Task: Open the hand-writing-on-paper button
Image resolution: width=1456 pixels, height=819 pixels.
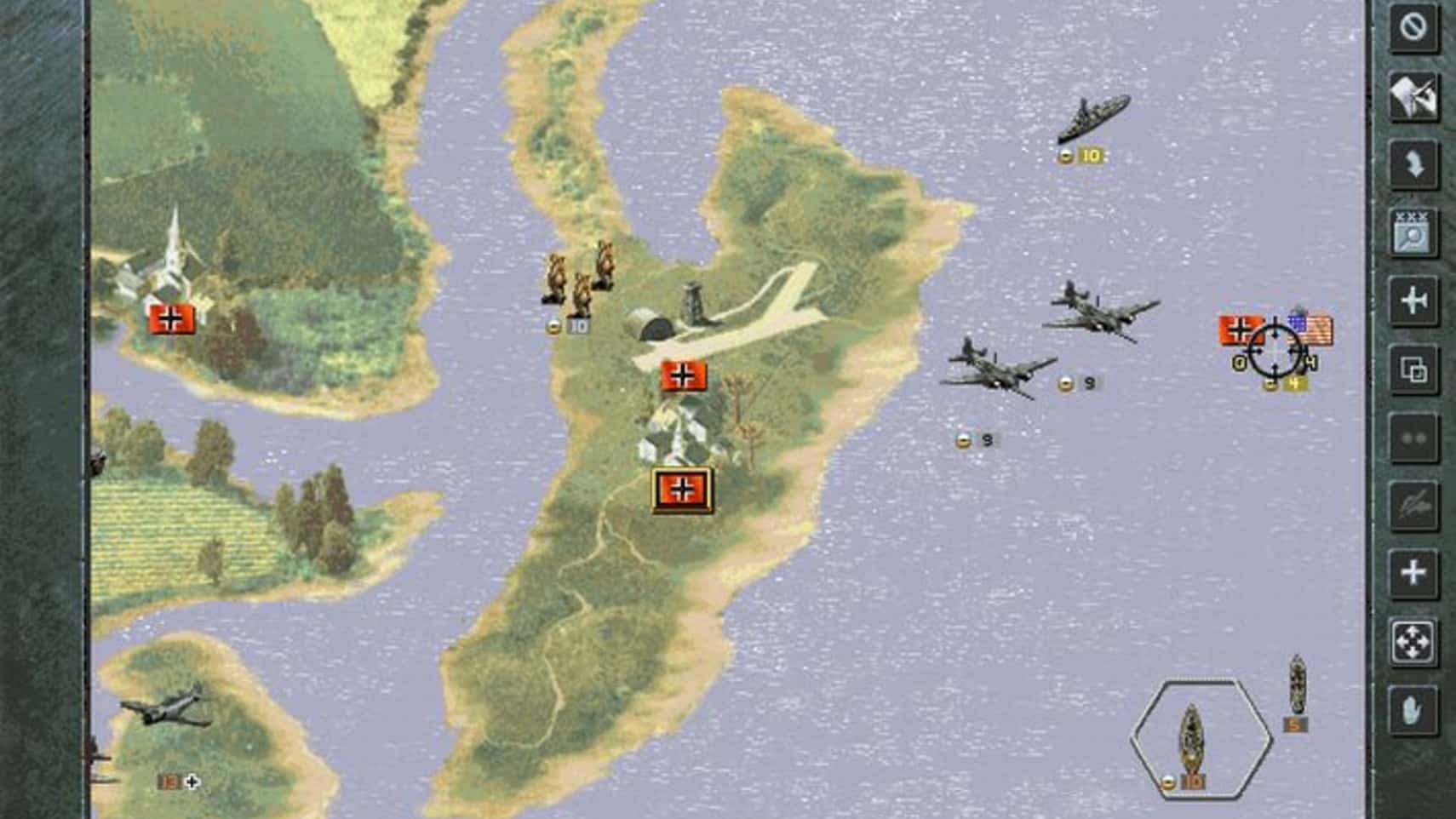Action: tap(1413, 95)
